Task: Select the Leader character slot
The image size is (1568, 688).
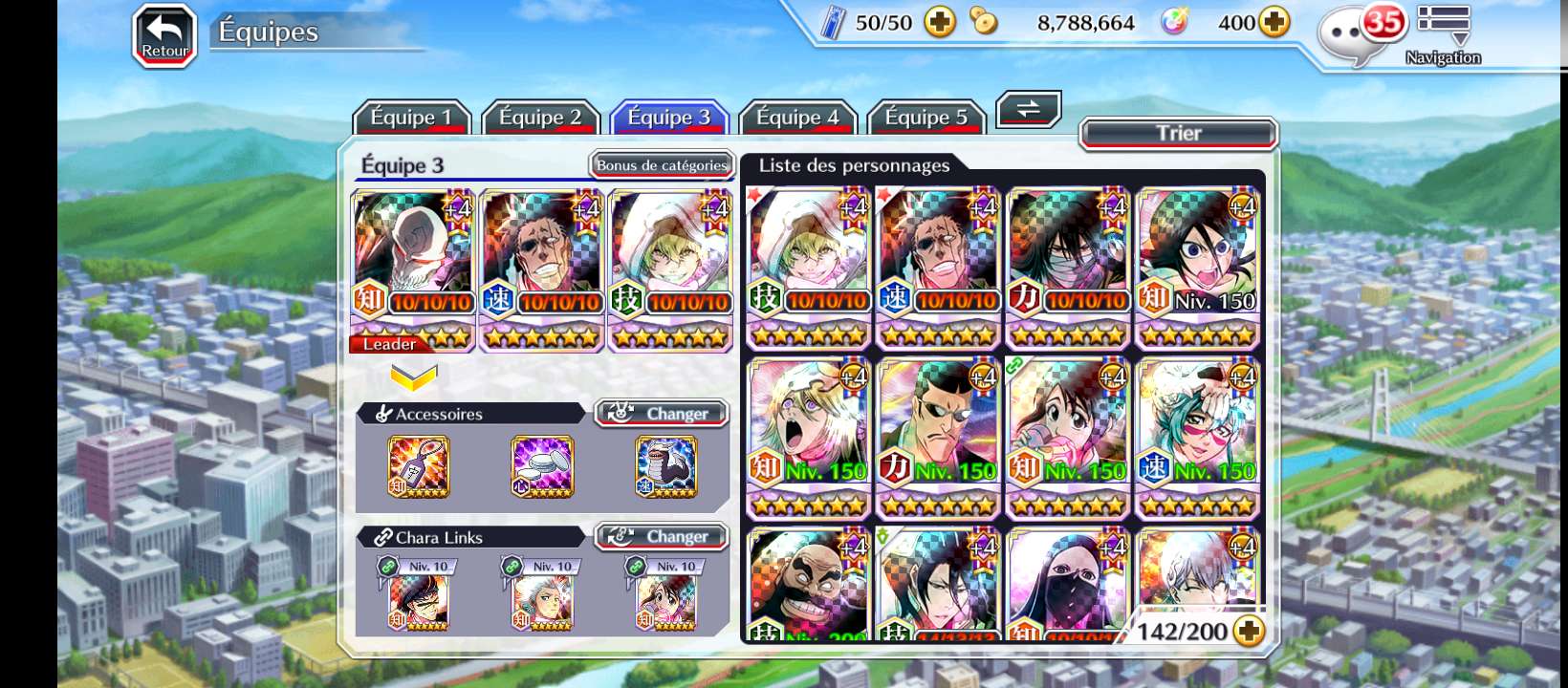Action: (x=413, y=269)
